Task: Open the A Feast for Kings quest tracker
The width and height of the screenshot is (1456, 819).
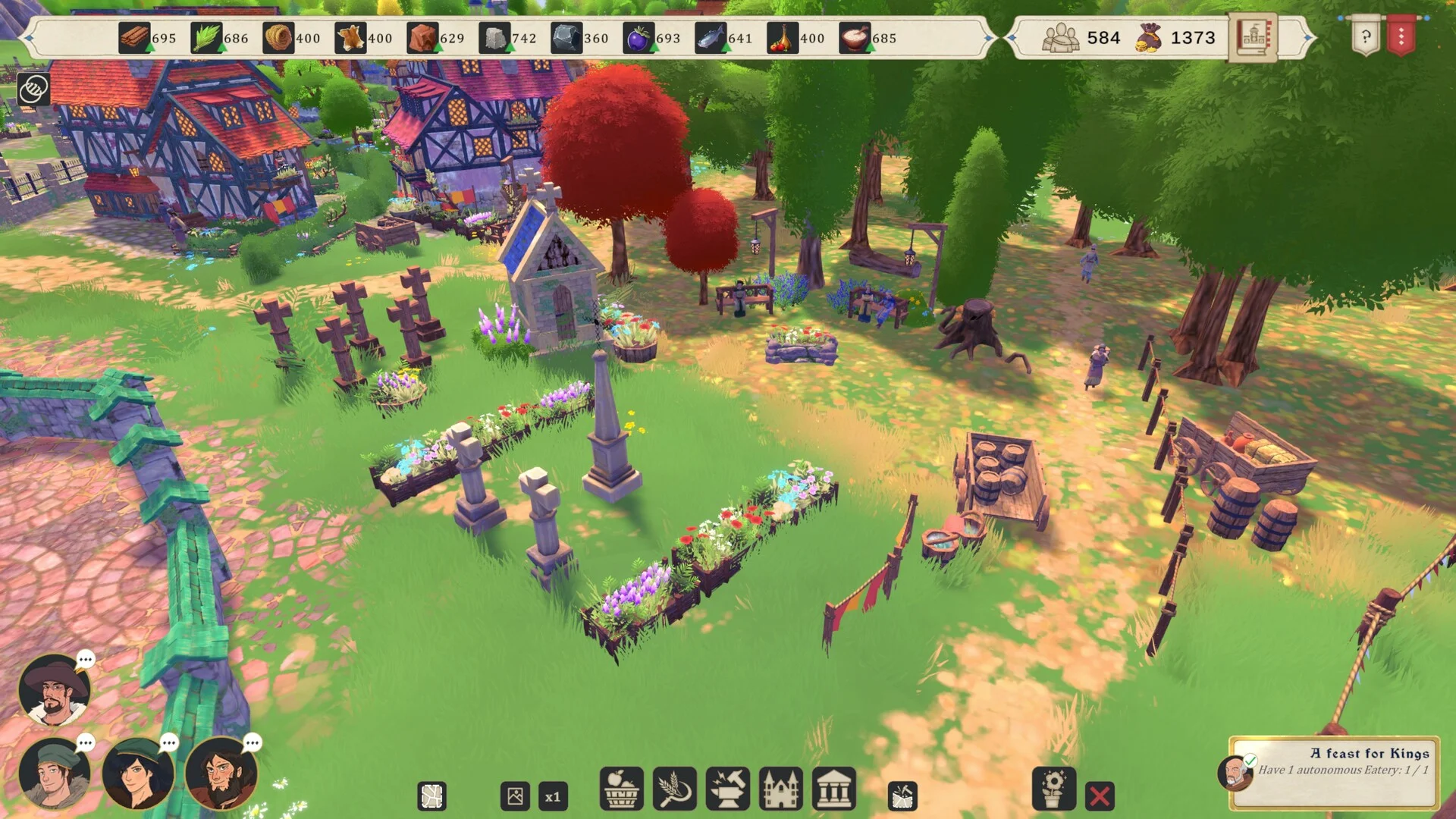Action: pyautogui.click(x=1335, y=770)
